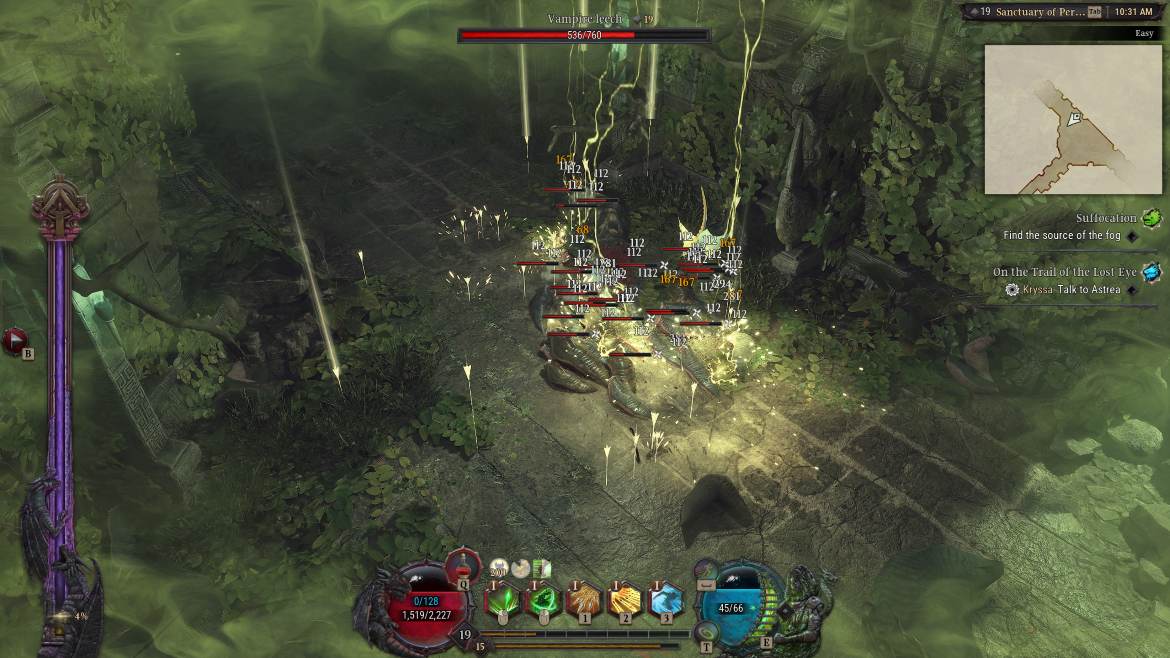The height and width of the screenshot is (658, 1170).
Task: Select On the Trail of the Lost Eye quest
Action: [1064, 272]
